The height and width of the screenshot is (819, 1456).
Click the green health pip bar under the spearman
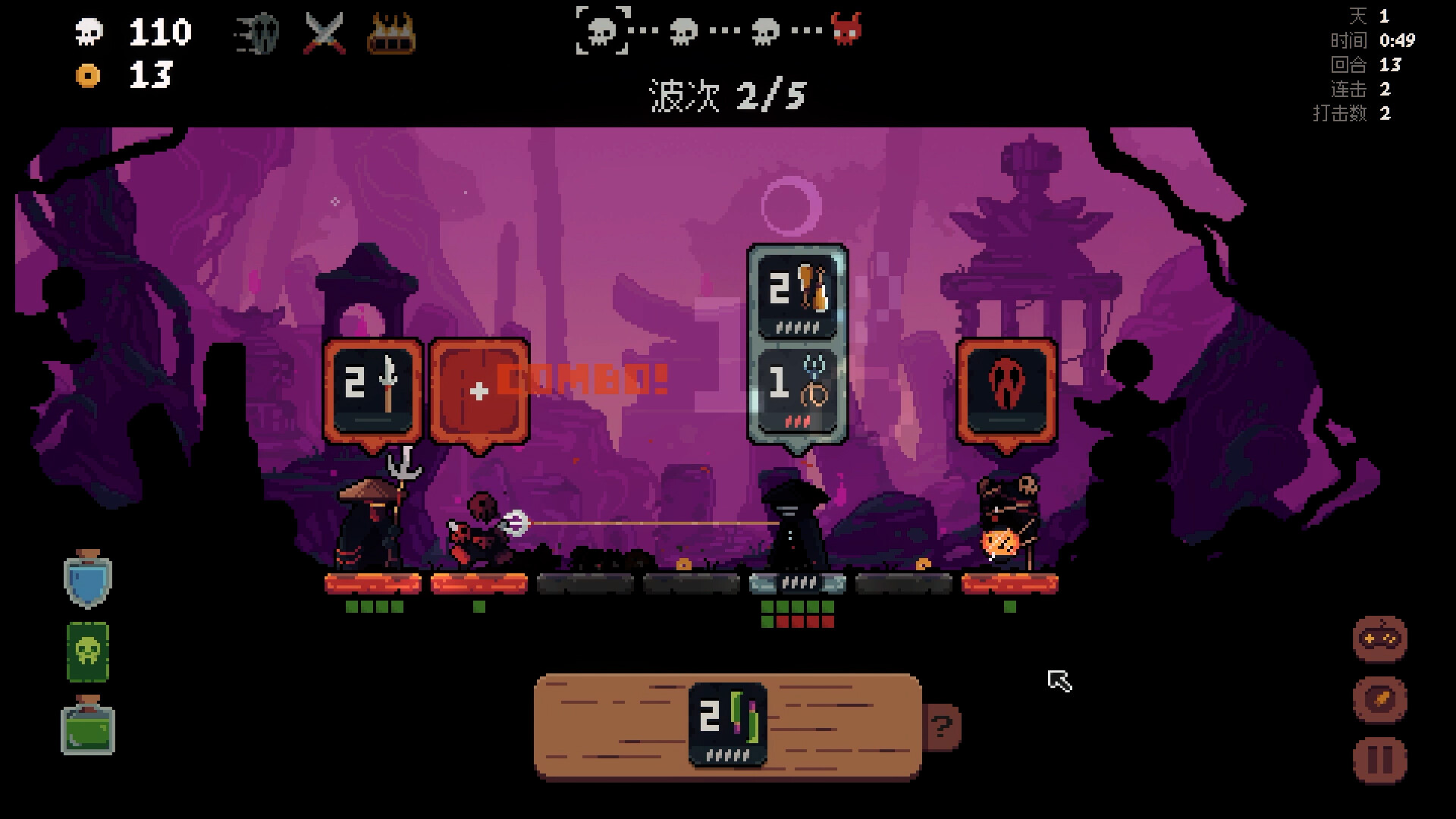pos(372,607)
